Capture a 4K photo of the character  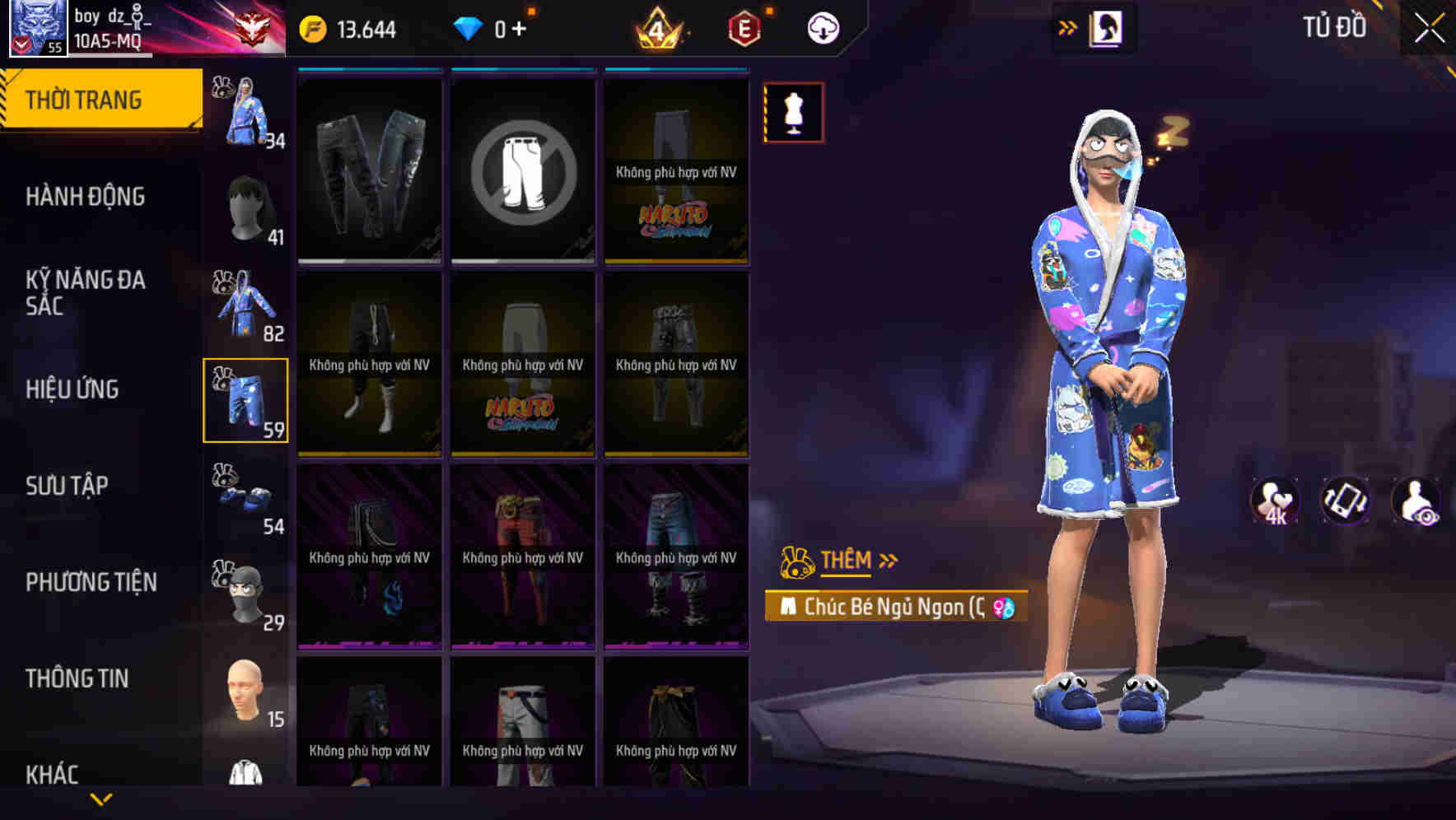(x=1275, y=501)
